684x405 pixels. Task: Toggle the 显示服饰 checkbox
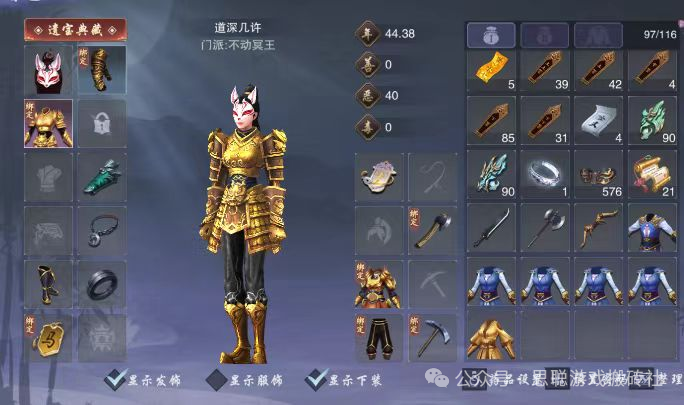click(216, 380)
